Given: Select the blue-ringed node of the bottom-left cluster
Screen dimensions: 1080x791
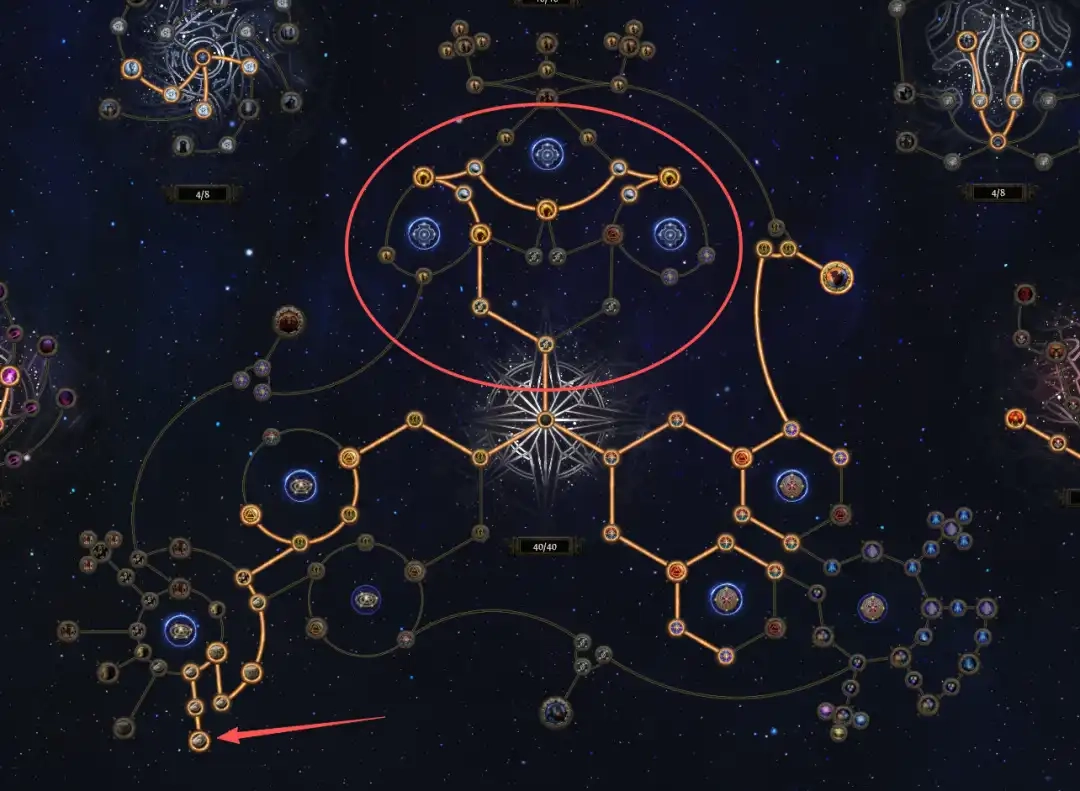Looking at the screenshot, I should (180, 629).
